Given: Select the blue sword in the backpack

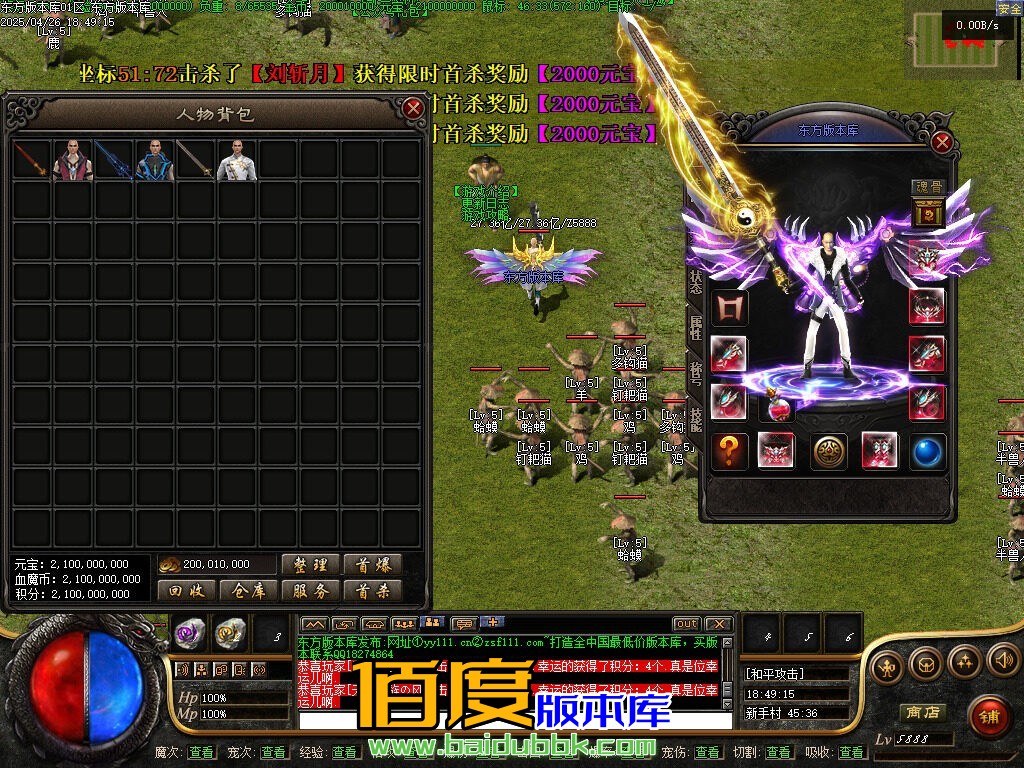Looking at the screenshot, I should (x=114, y=160).
